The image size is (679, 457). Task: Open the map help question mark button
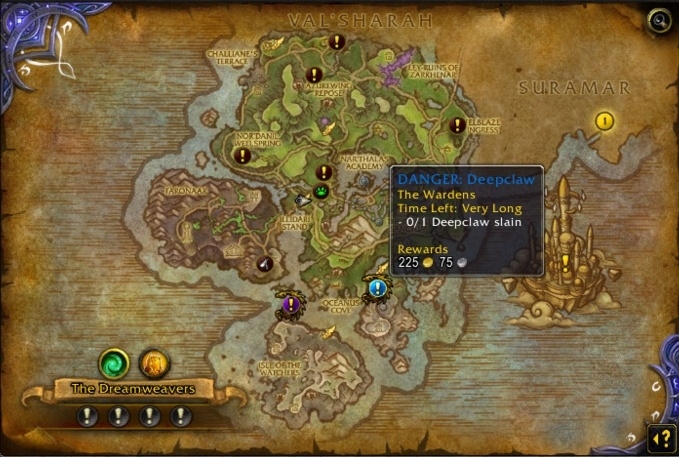[x=659, y=436]
